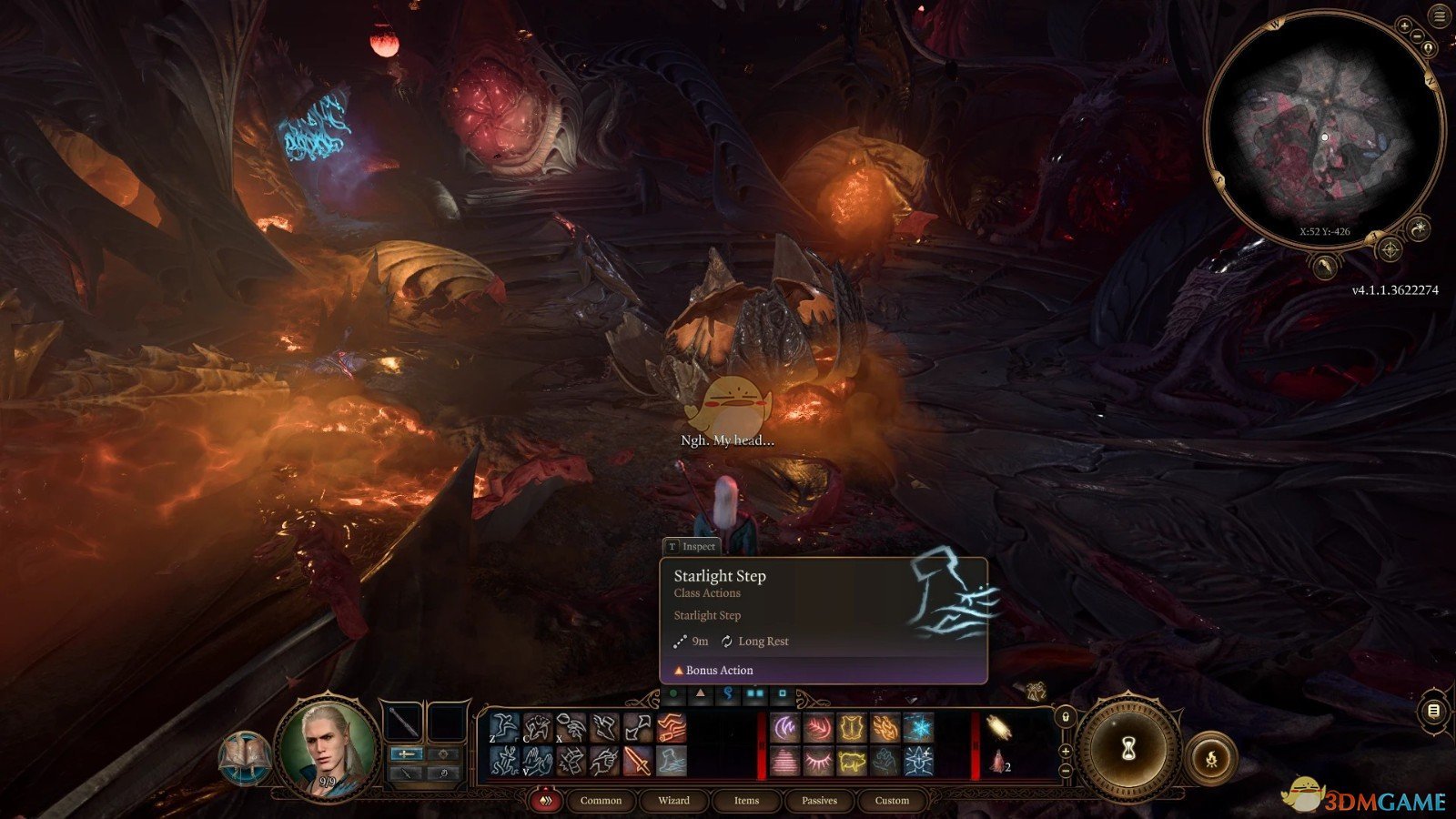Open the Common actions tab

point(601,800)
